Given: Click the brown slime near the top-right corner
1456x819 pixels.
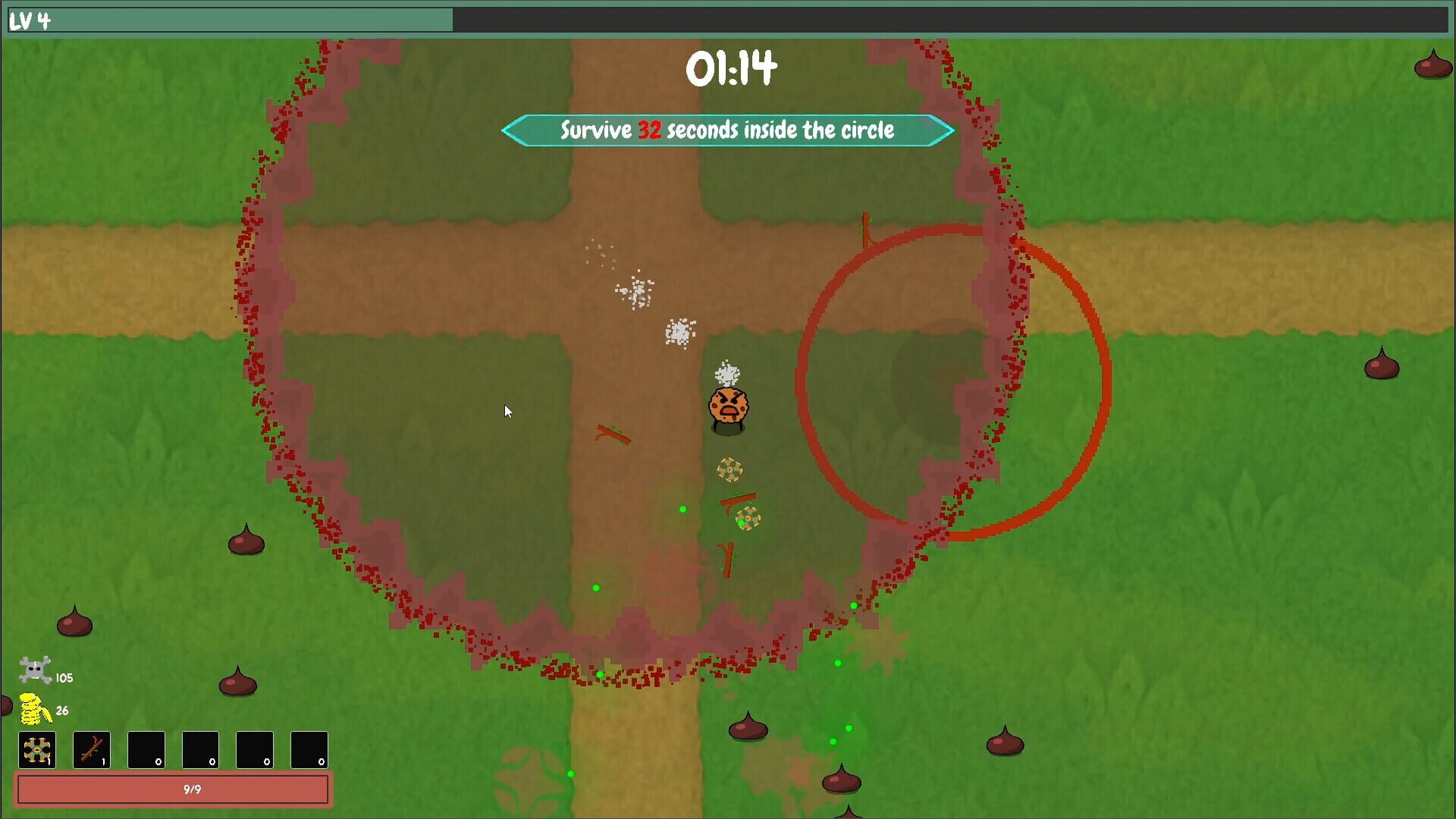Looking at the screenshot, I should pos(1434,68).
